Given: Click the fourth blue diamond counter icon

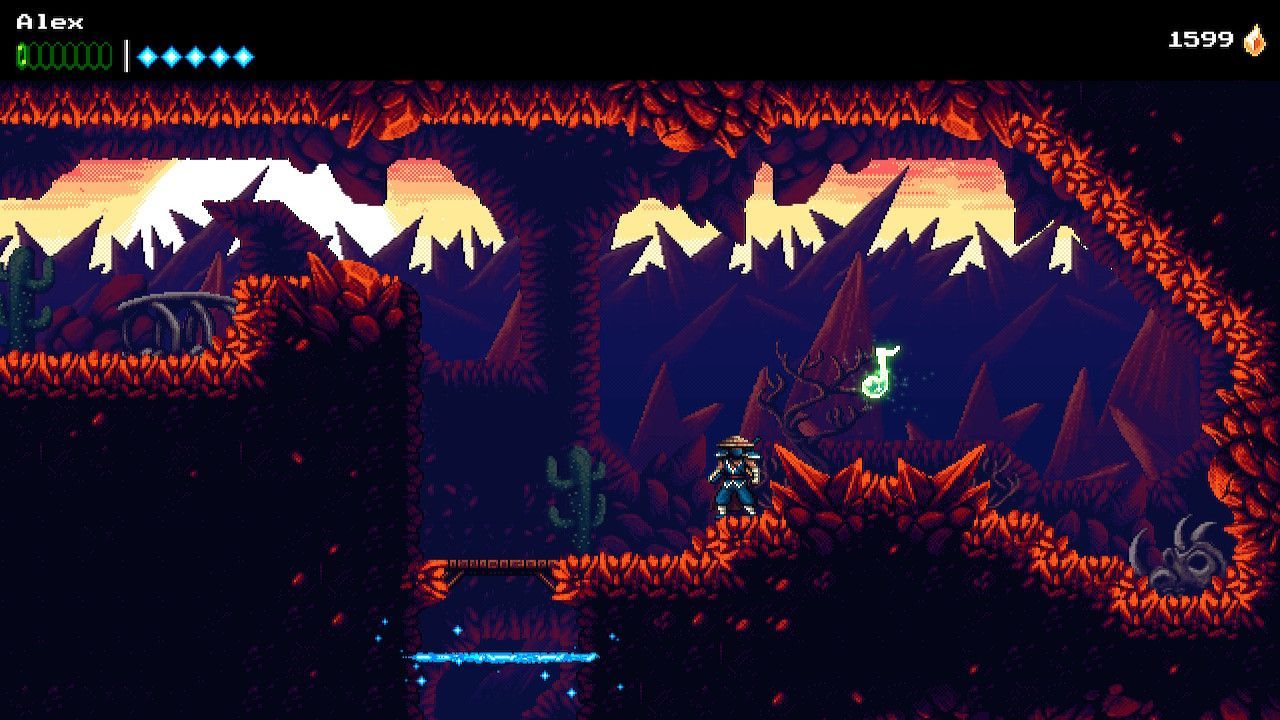Looking at the screenshot, I should 219,55.
